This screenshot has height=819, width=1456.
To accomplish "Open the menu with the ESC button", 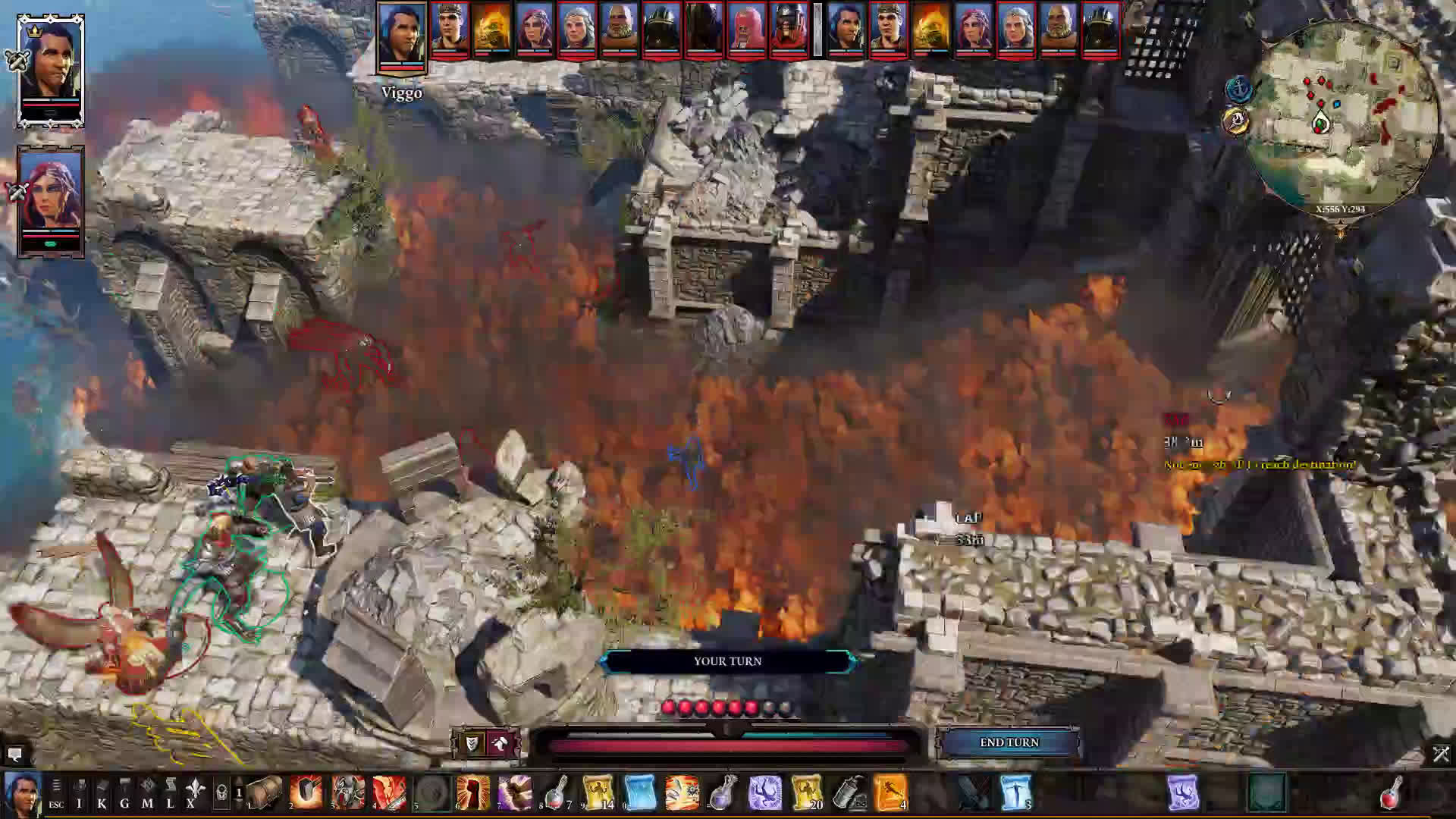I will point(56,793).
